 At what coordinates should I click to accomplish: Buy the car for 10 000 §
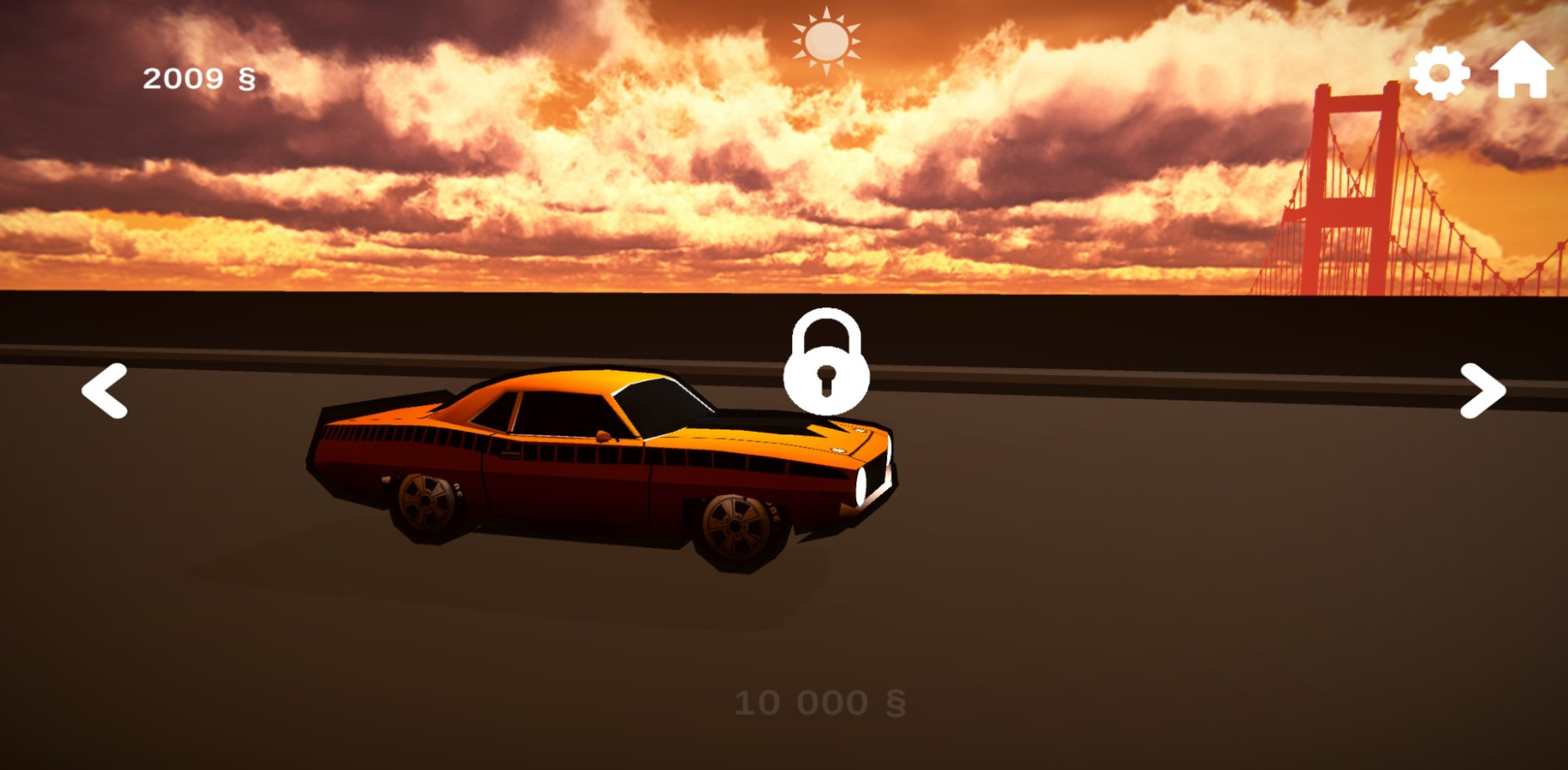tap(820, 703)
